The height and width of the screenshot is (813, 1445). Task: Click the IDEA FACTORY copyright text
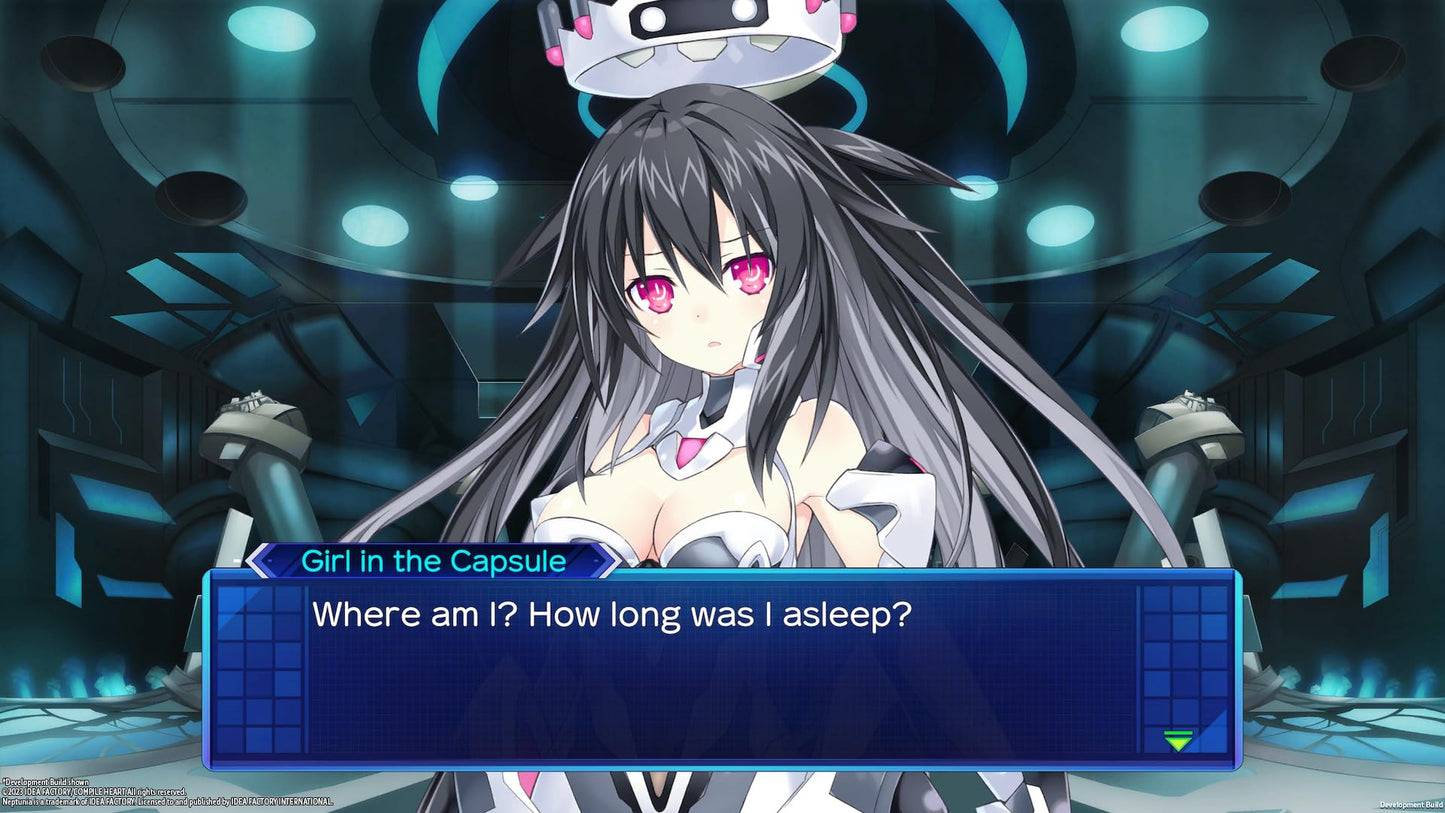click(x=95, y=789)
